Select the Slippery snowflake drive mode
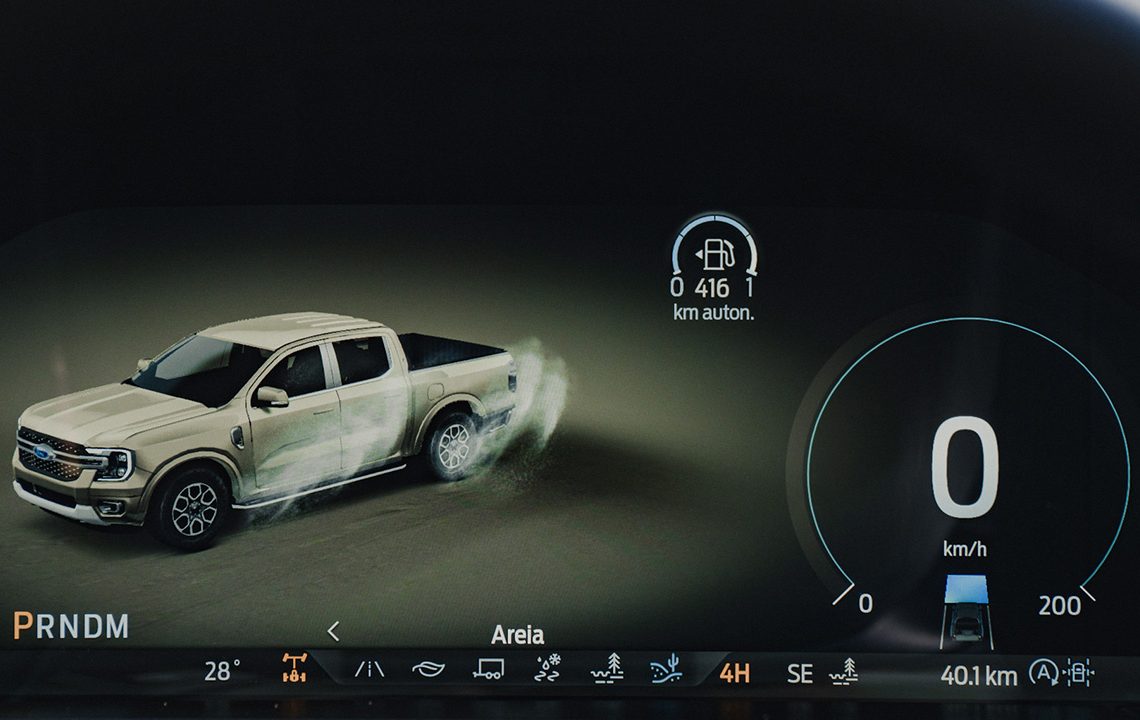The image size is (1140, 720). 548,669
